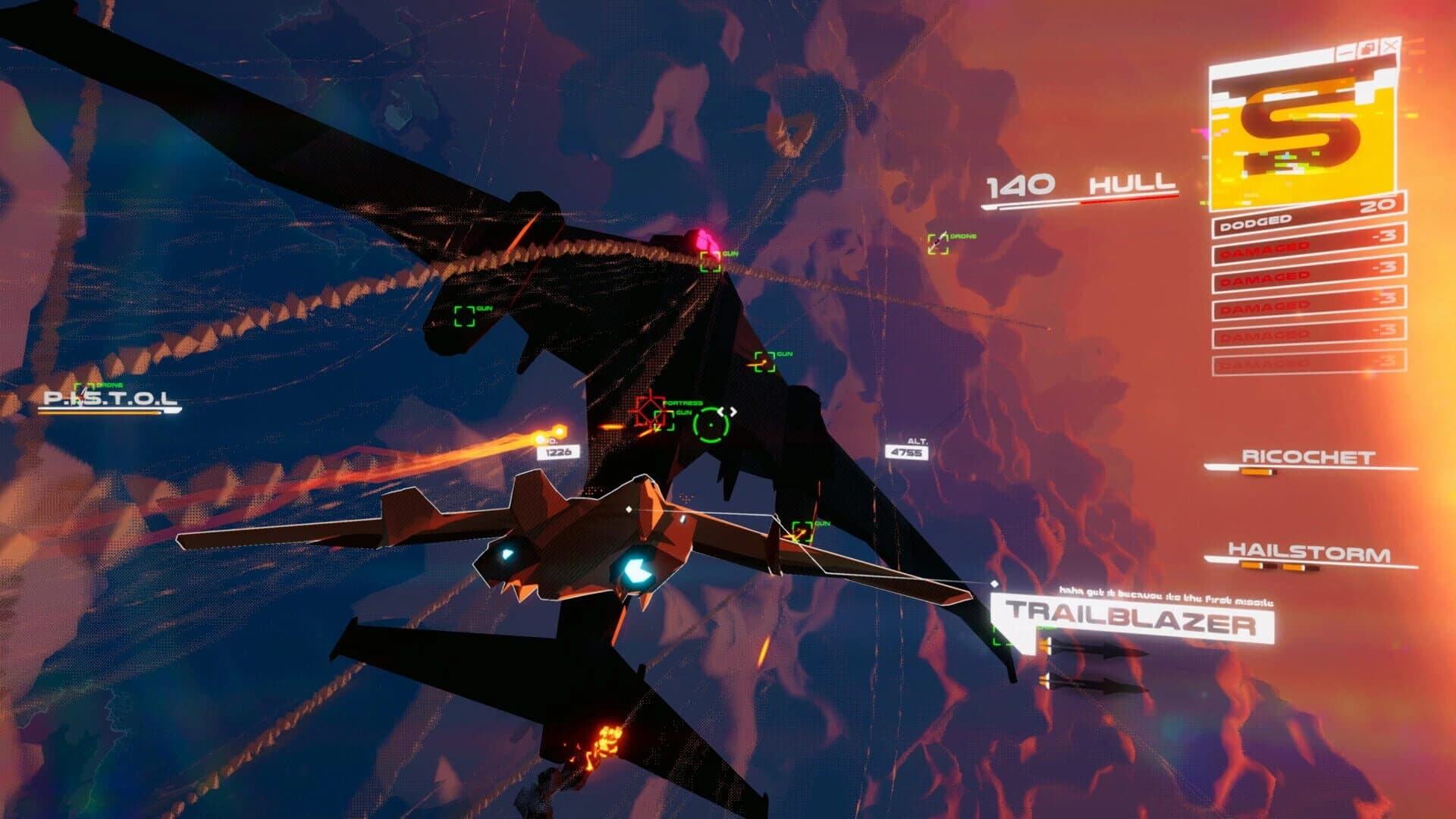The width and height of the screenshot is (1456, 819).
Task: Click the GUN marker near the fortress's upper spine
Action: click(x=711, y=260)
